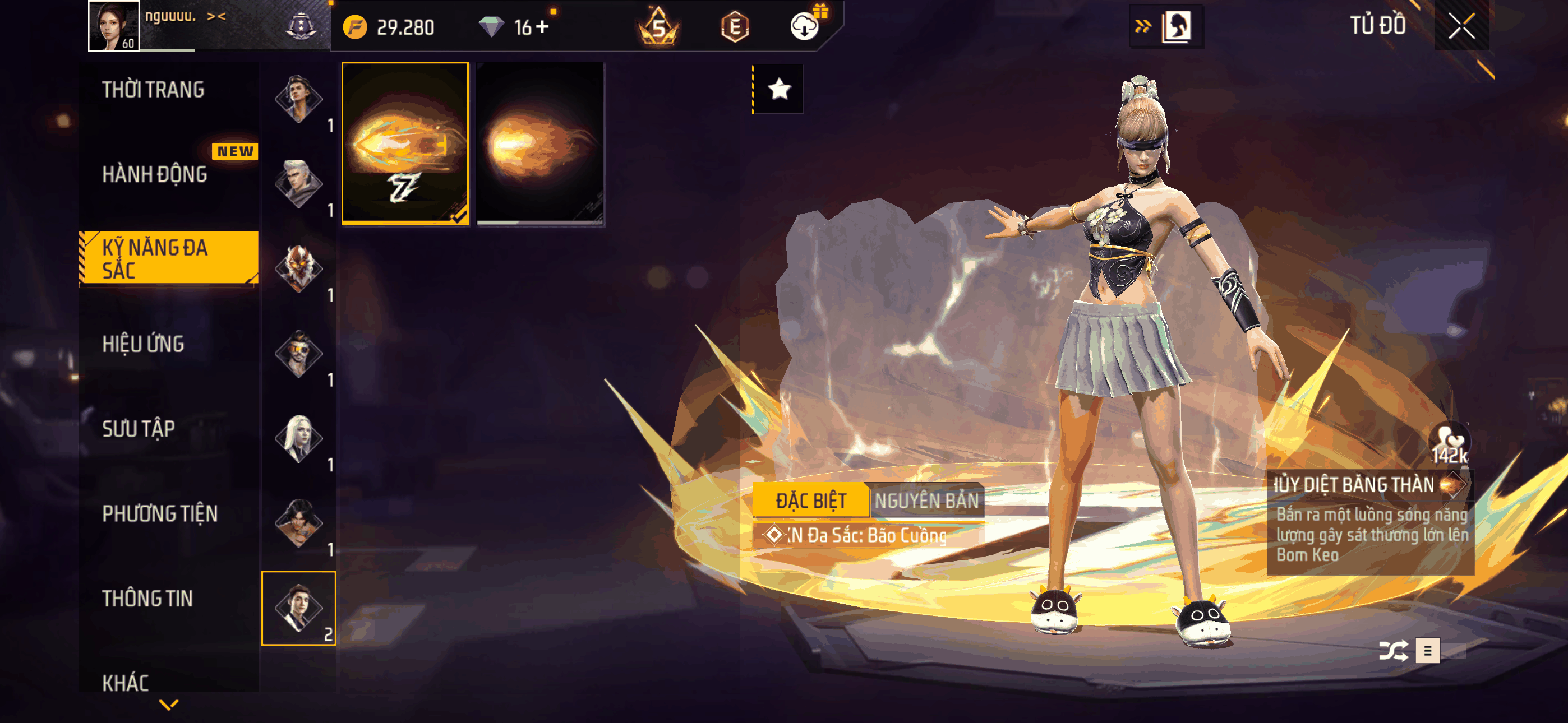Open the Thời Trang category
Image resolution: width=1568 pixels, height=723 pixels.
pos(154,90)
